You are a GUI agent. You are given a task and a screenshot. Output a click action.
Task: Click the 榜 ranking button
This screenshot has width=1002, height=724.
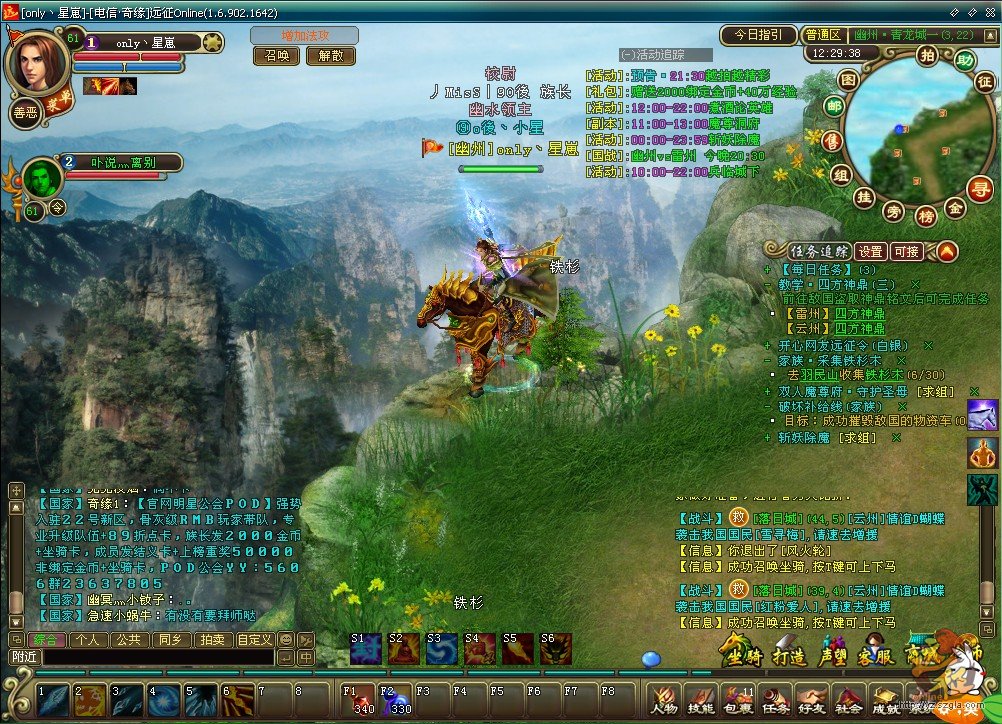point(926,216)
